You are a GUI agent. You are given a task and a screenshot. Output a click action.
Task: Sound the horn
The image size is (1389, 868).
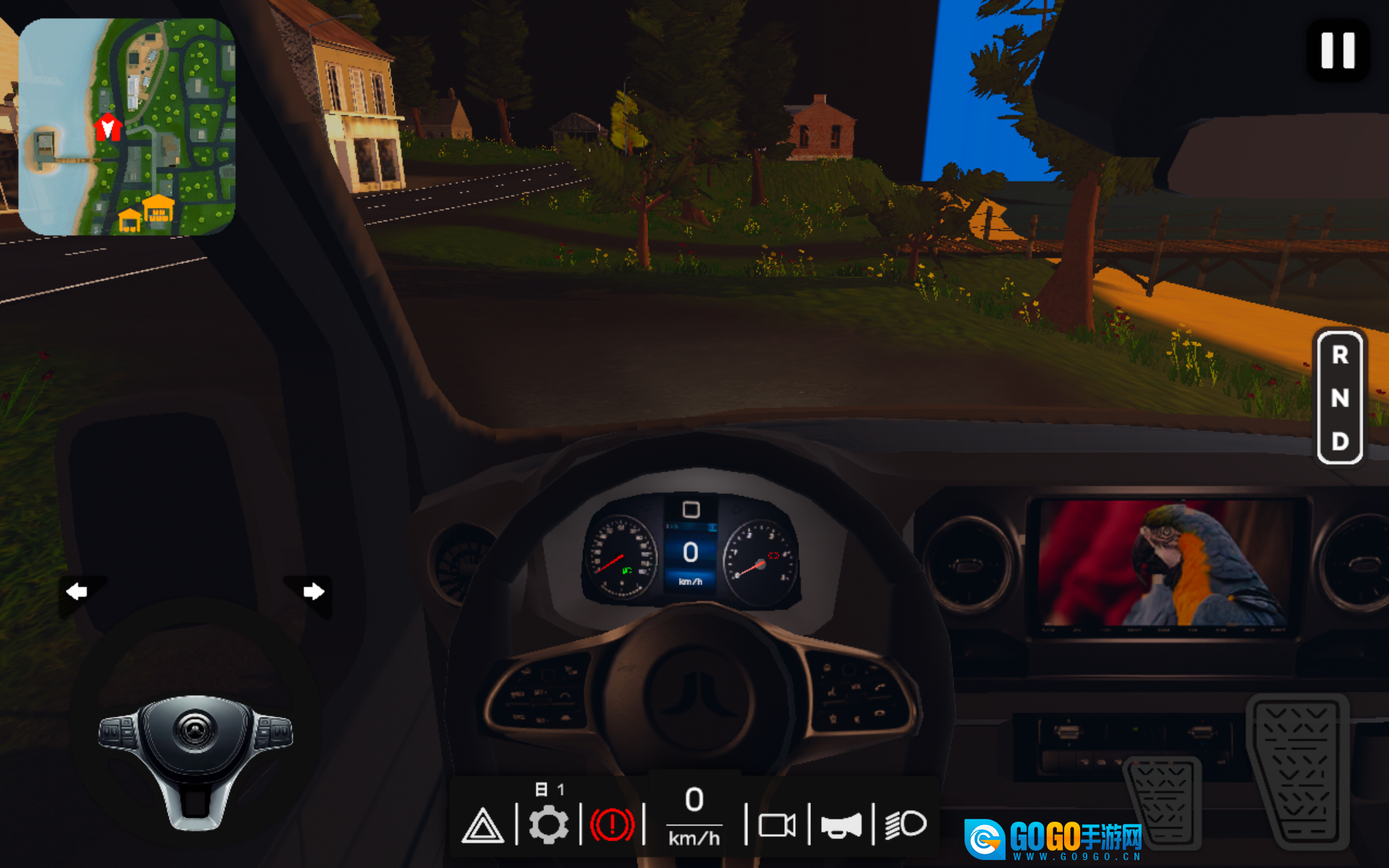841,825
